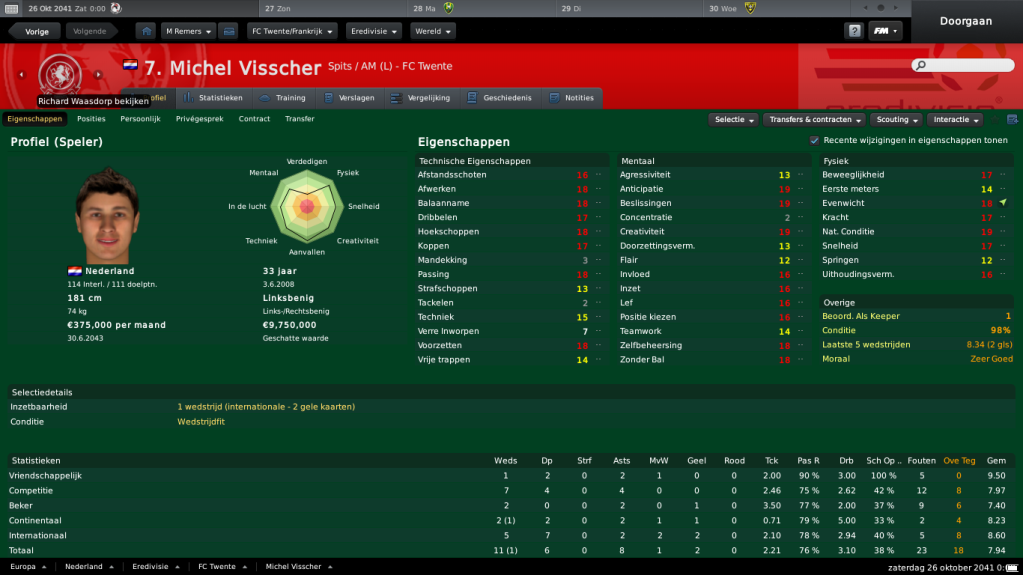Open the Transfer sub-tab
1023x575 pixels.
(299, 119)
